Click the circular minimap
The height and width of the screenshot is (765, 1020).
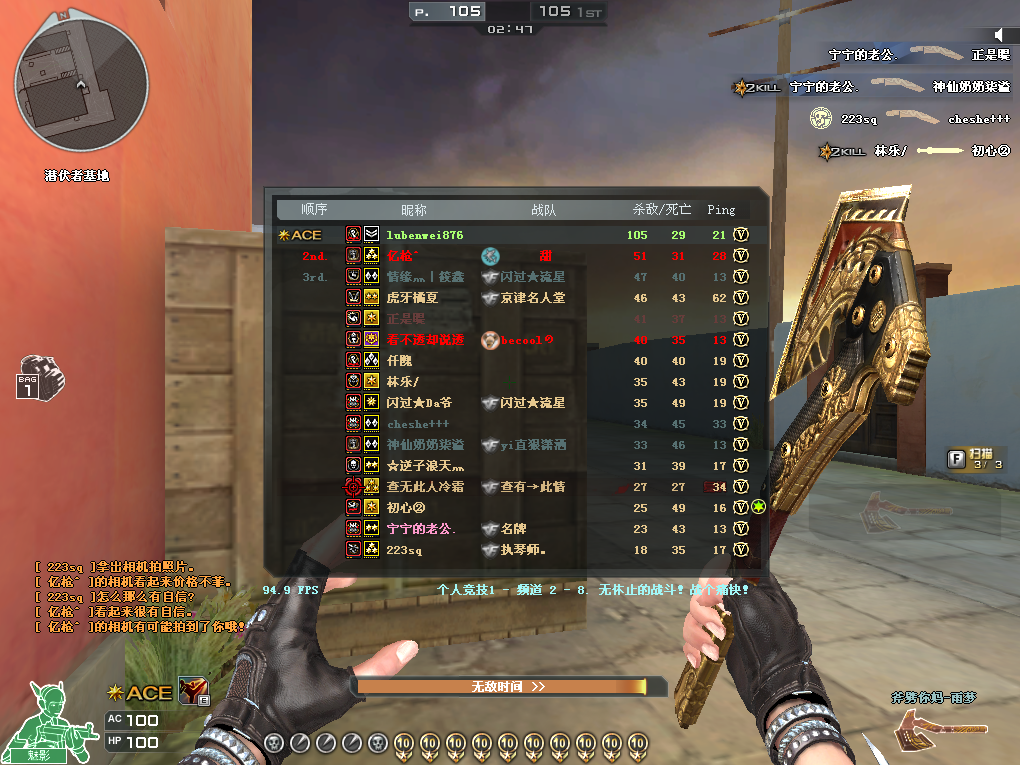[x=81, y=82]
